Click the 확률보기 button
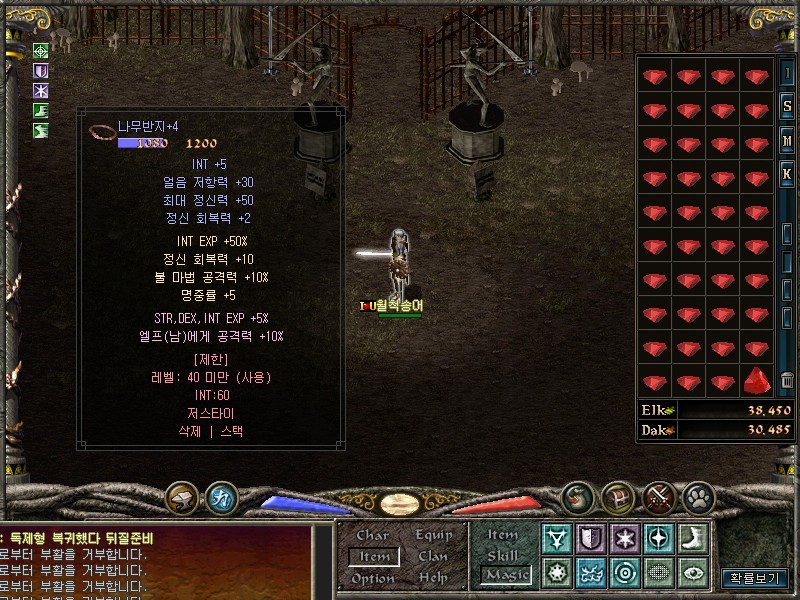Screen dimensions: 800x600 (756, 578)
